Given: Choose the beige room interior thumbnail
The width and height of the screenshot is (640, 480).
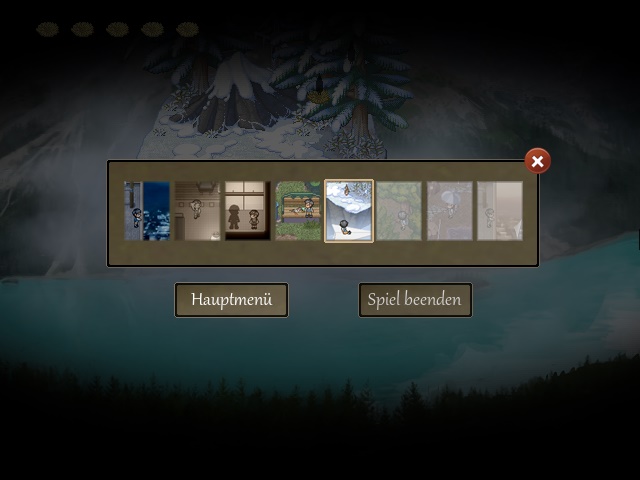Looking at the screenshot, I should point(197,211).
